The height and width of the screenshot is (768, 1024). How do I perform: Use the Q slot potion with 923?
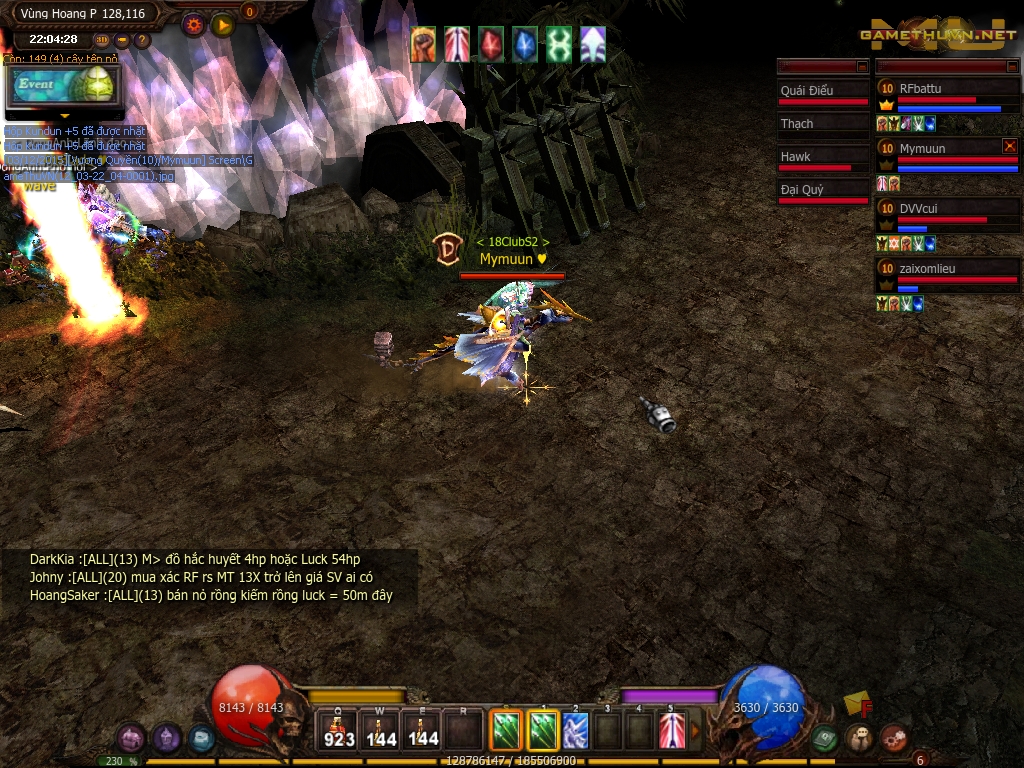tap(339, 731)
